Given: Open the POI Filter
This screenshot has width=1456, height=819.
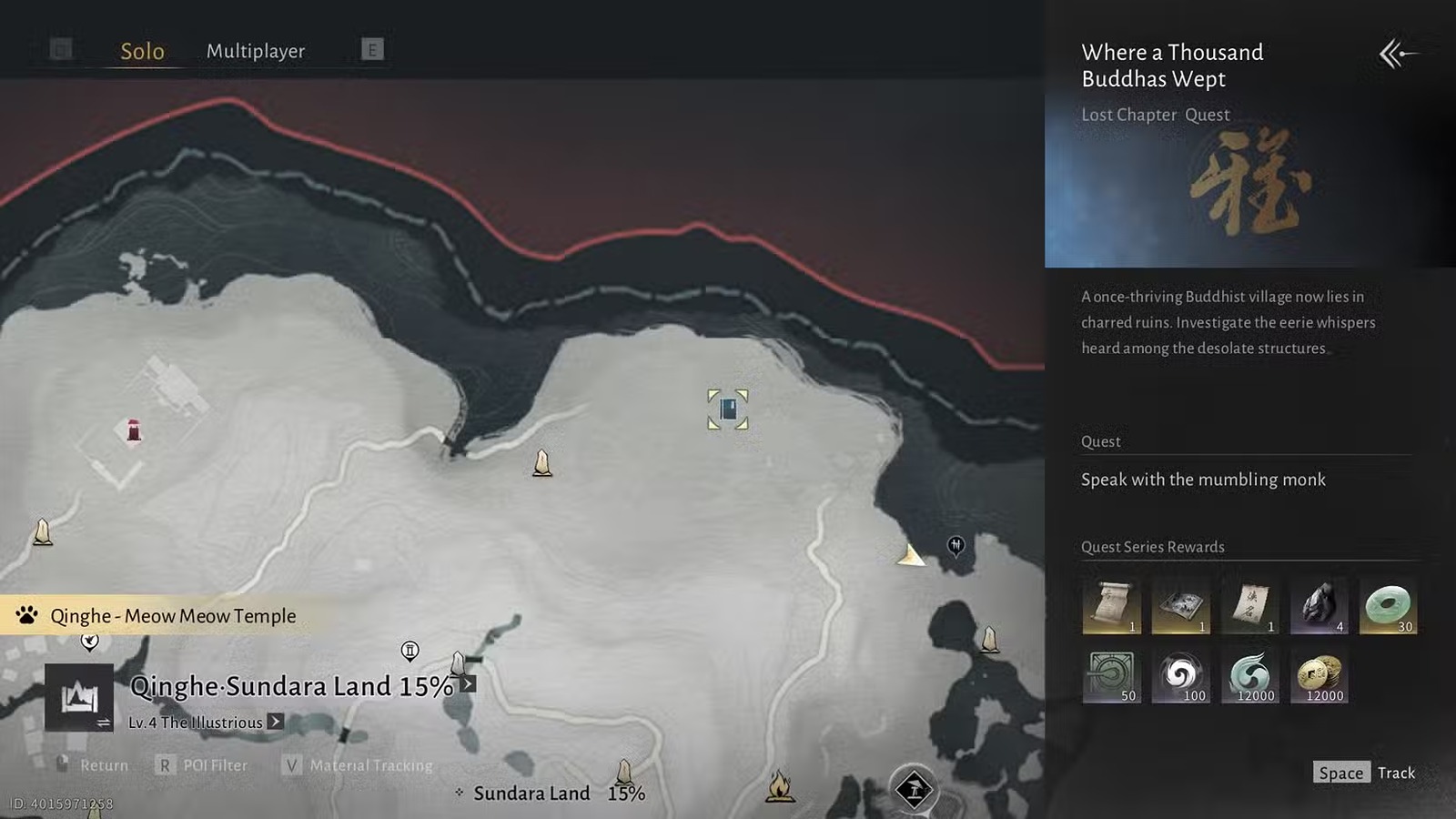Looking at the screenshot, I should coord(203,765).
